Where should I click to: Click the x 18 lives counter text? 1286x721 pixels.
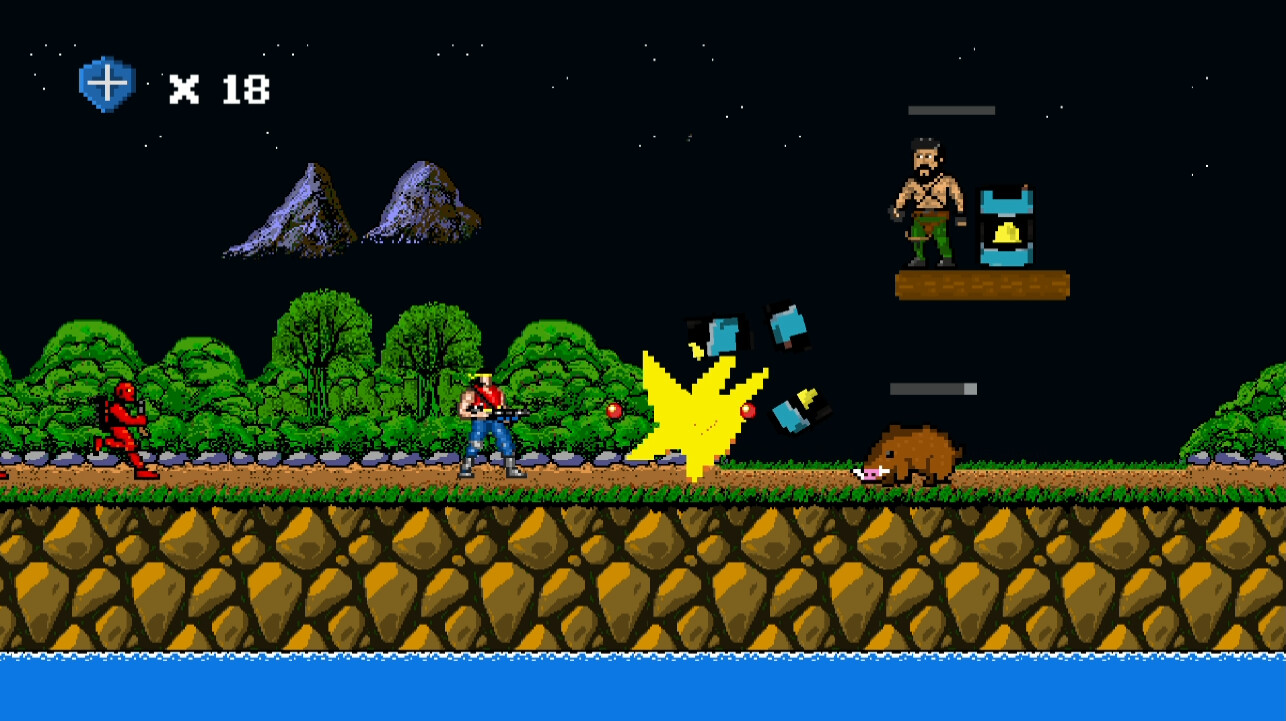click(x=219, y=88)
